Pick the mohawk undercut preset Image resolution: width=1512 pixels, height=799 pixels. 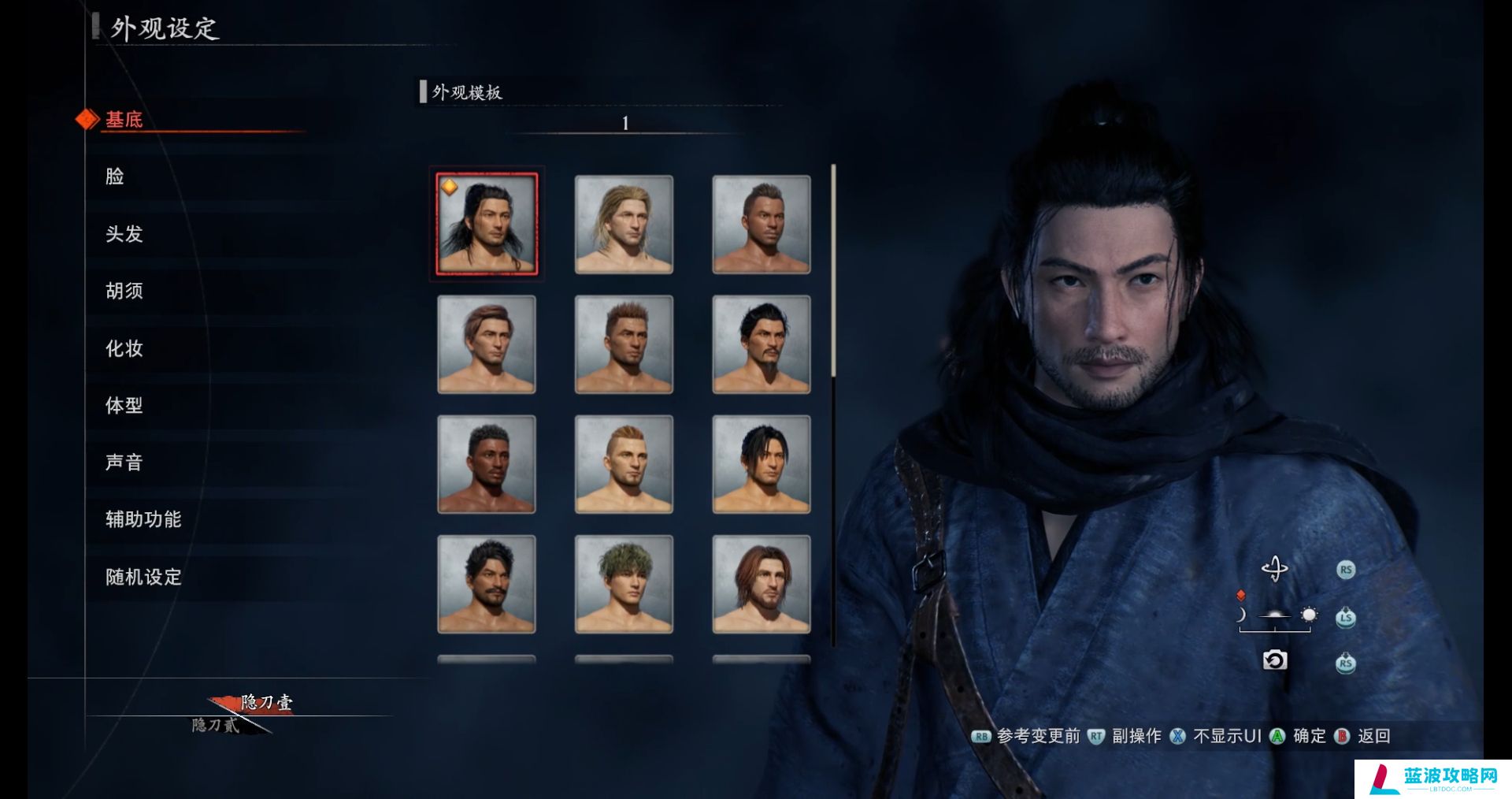(624, 464)
